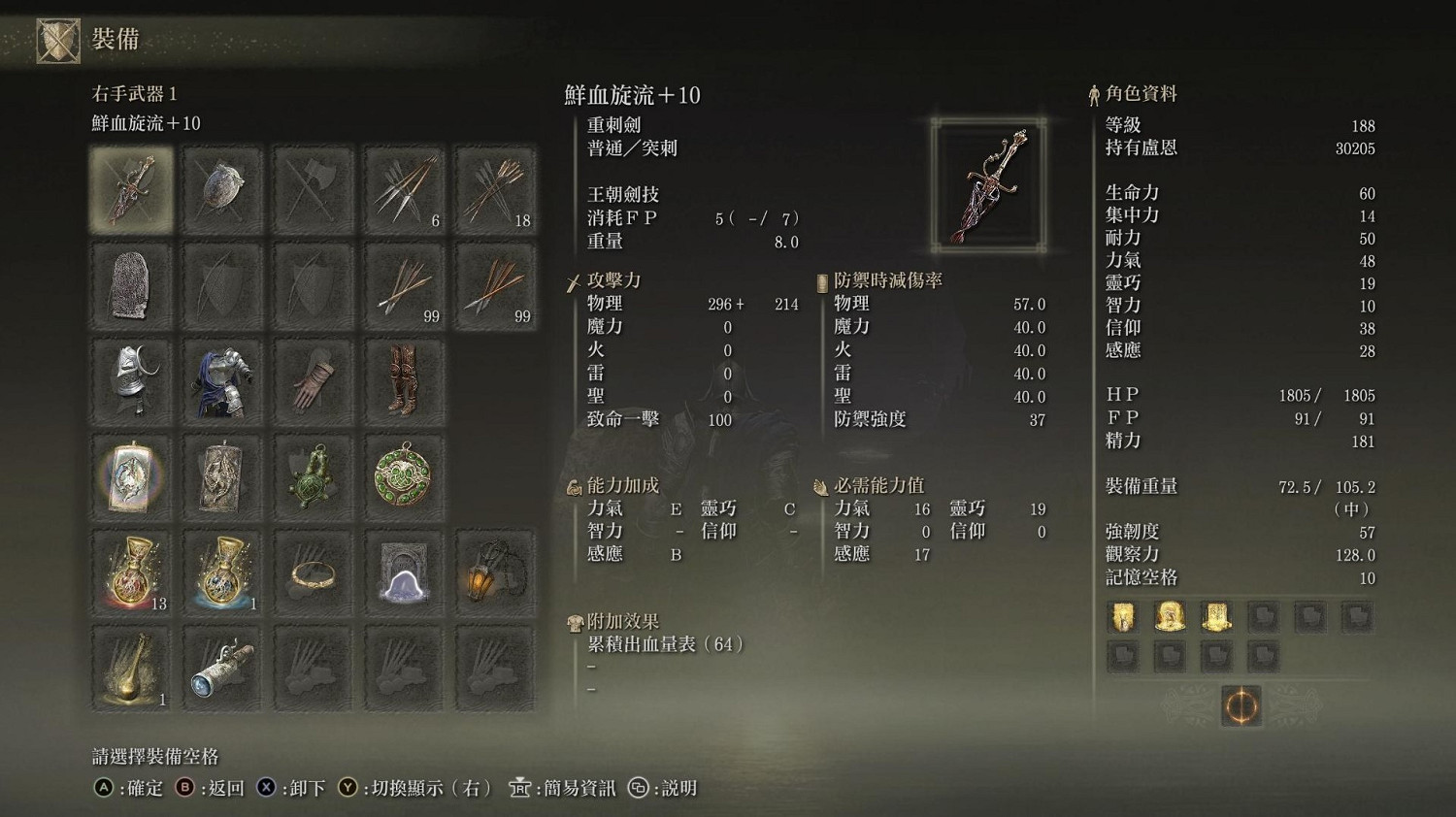Select the equipped Bloody Helice weapon slot
The height and width of the screenshot is (817, 1456).
point(131,189)
